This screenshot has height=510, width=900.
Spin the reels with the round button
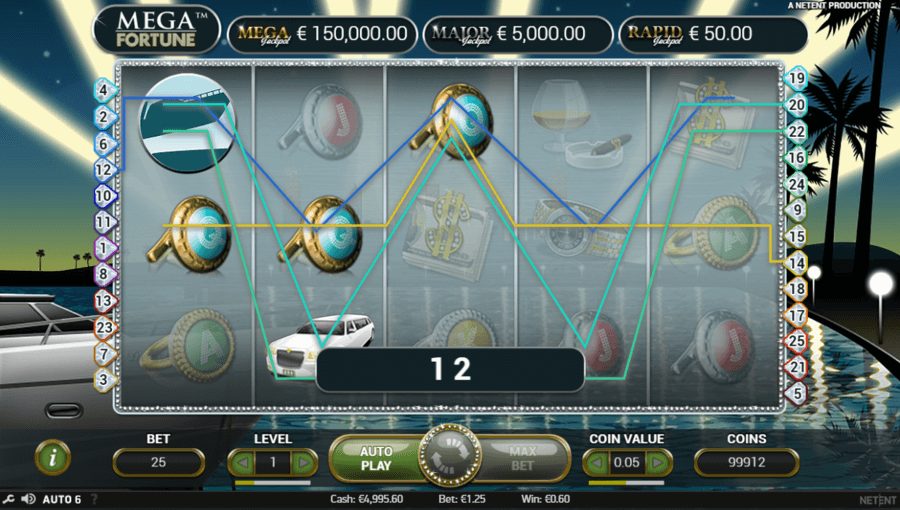coord(449,457)
